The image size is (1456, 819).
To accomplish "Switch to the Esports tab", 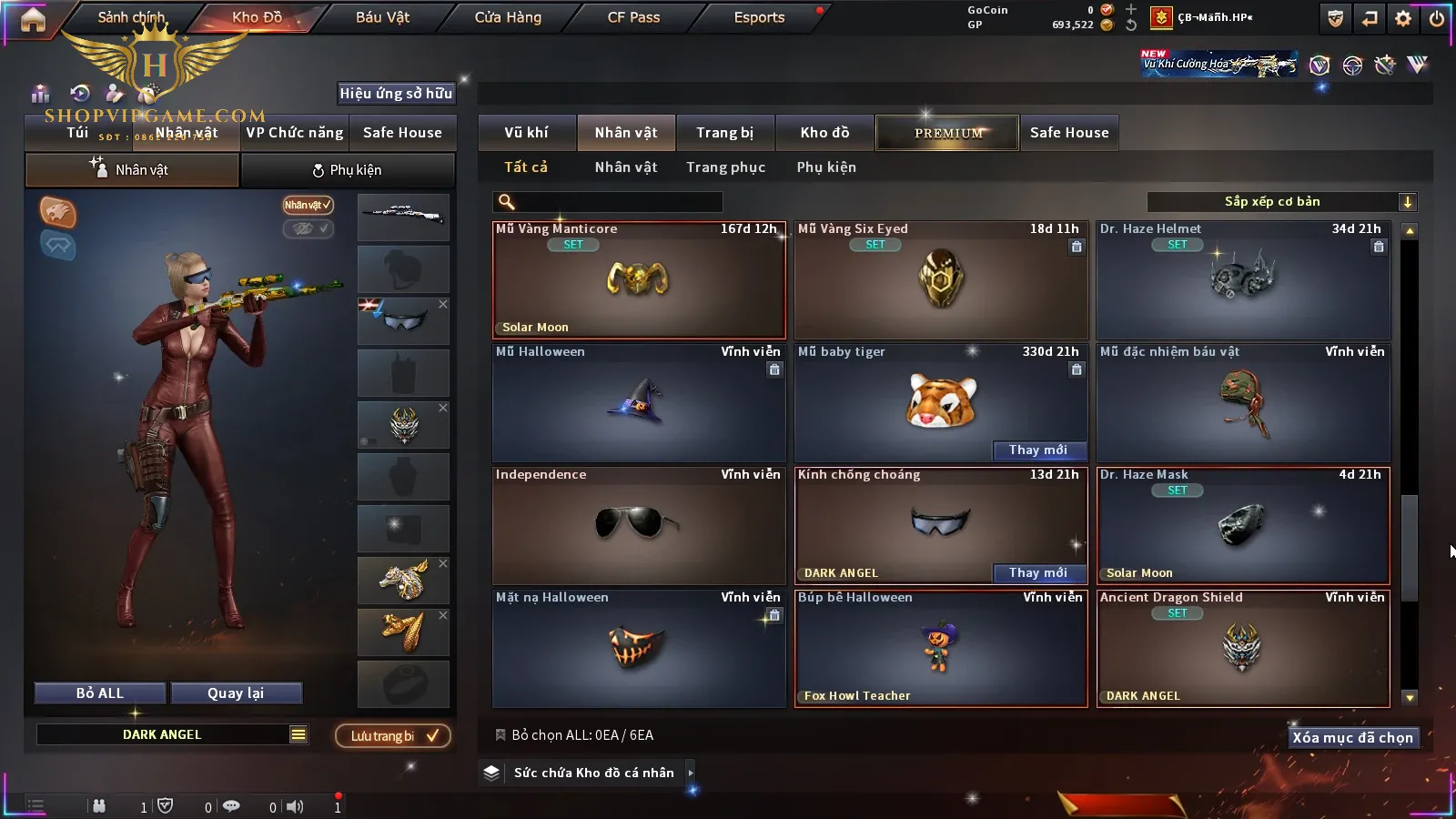I will tap(759, 17).
